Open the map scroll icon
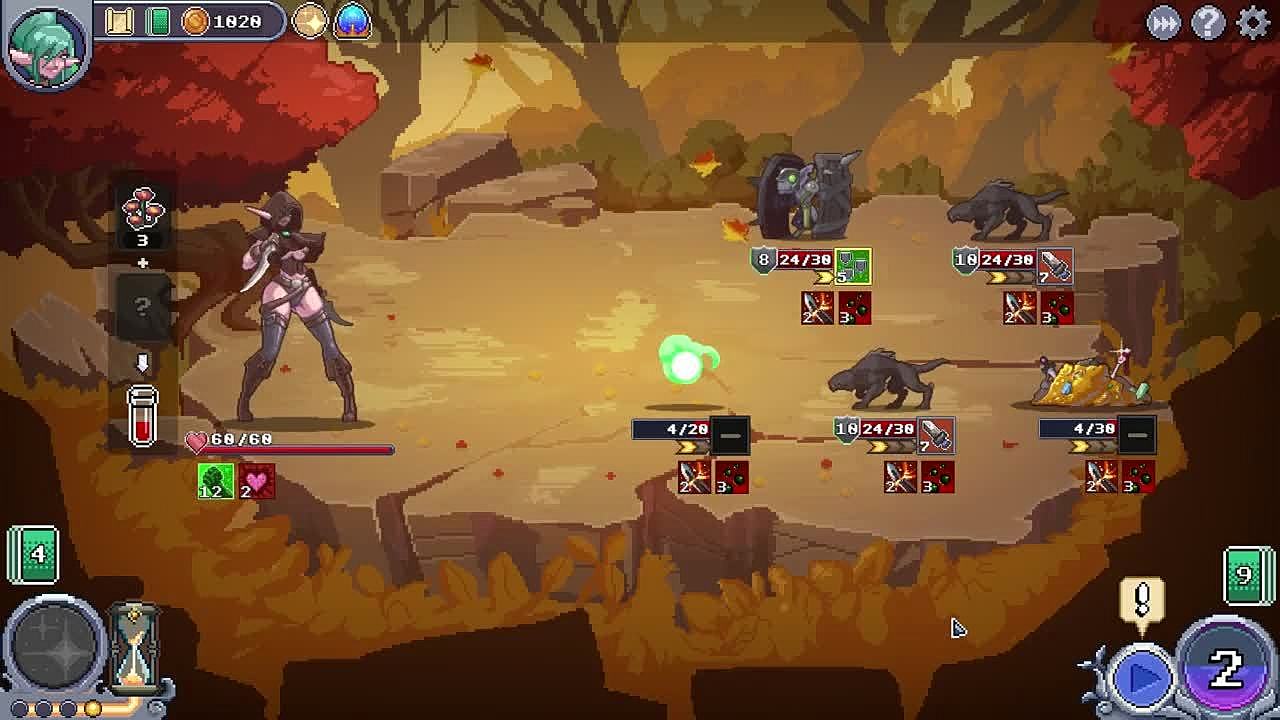Viewport: 1280px width, 720px height. [120, 21]
